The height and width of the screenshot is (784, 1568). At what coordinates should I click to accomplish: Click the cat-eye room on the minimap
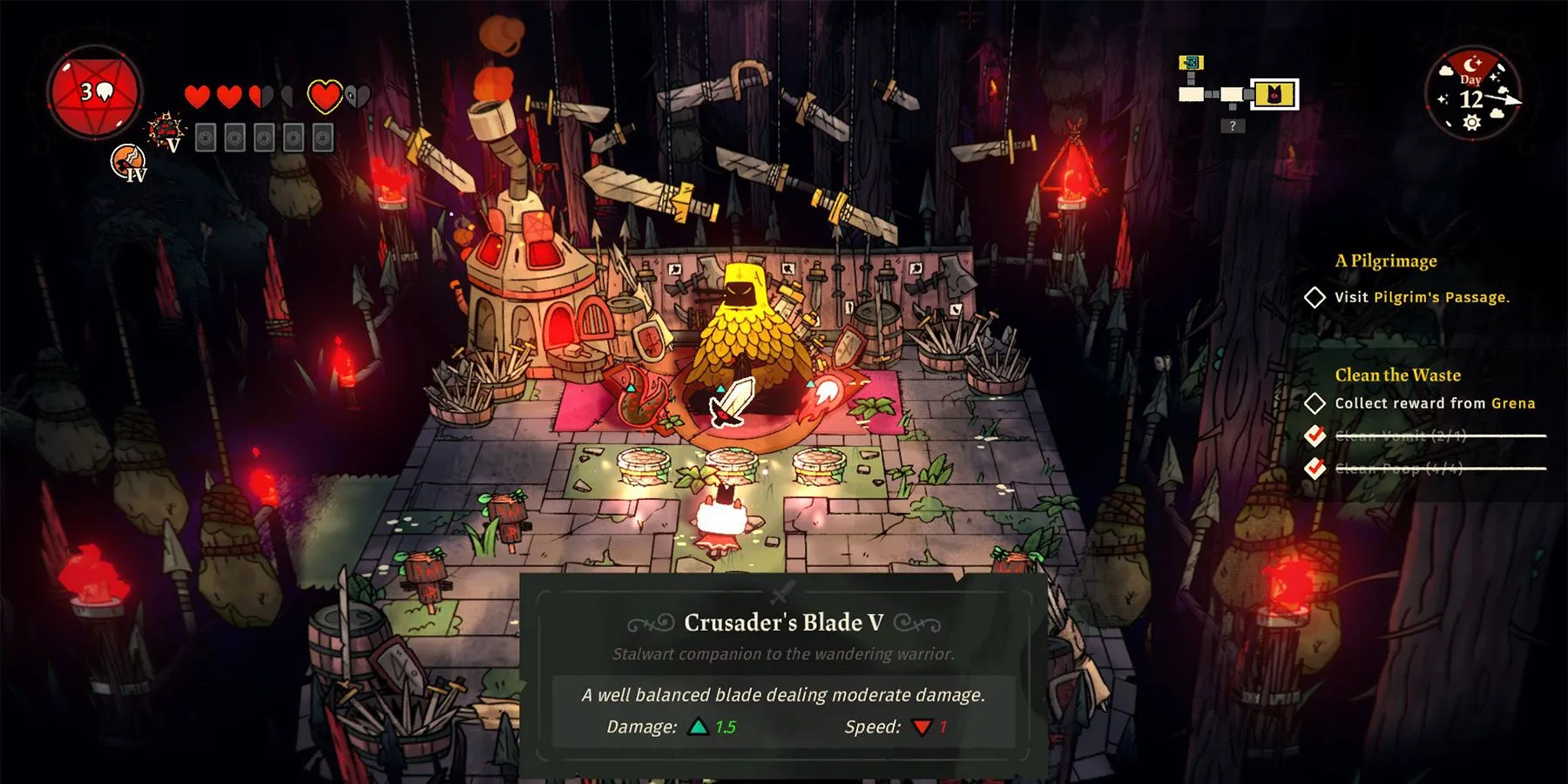click(1274, 94)
